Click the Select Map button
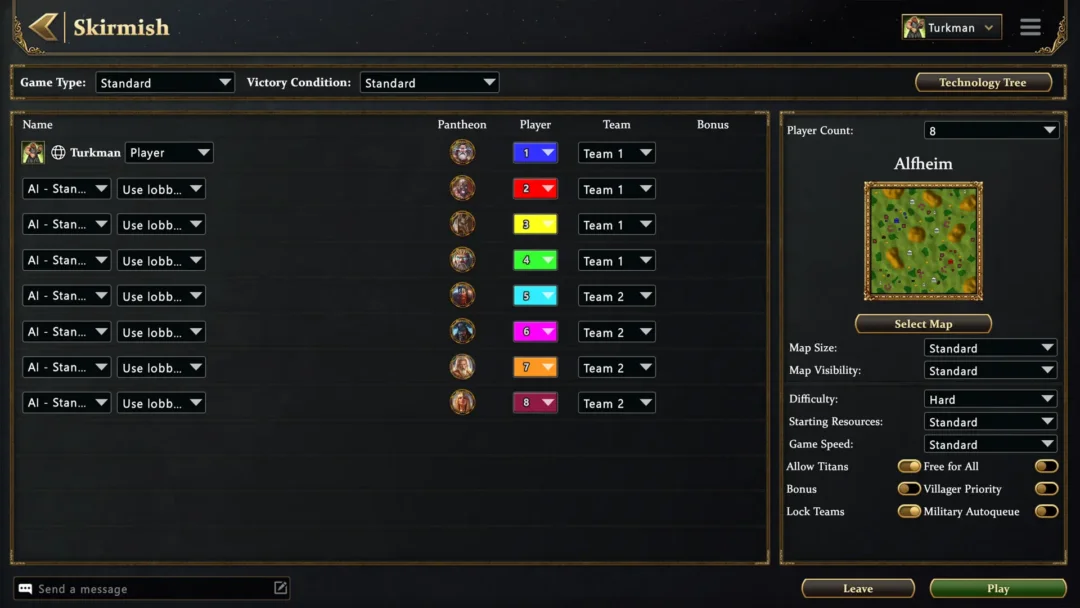The height and width of the screenshot is (608, 1080). [x=922, y=324]
